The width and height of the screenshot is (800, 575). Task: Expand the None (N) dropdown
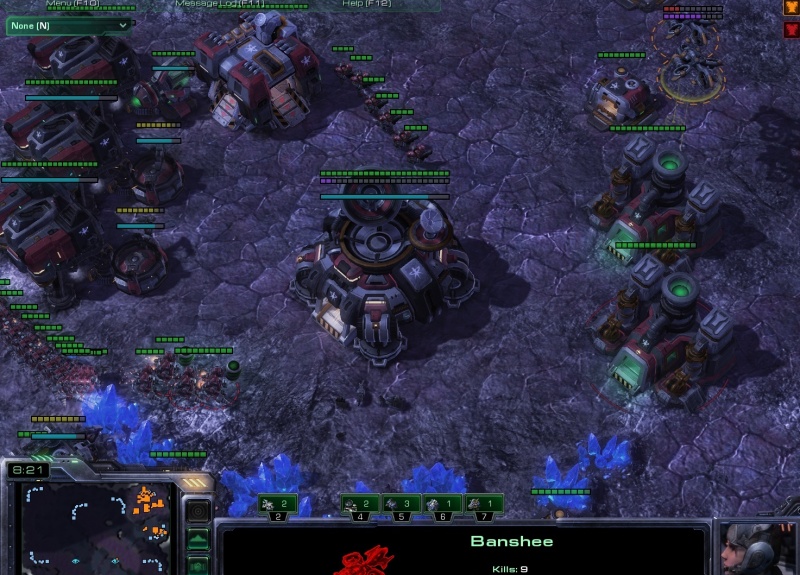69,25
